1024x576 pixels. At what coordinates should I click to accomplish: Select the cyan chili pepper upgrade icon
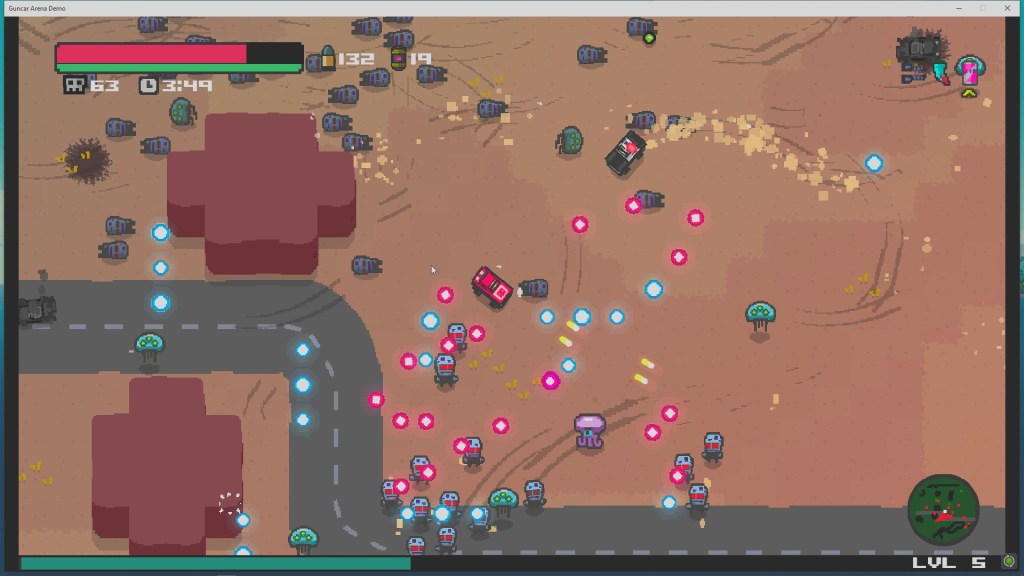point(941,72)
